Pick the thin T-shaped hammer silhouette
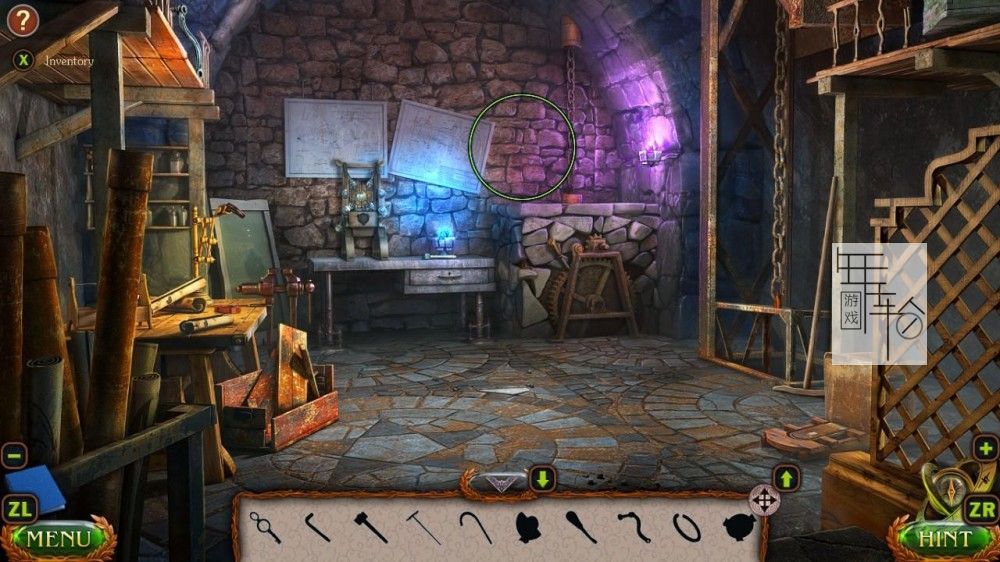The image size is (1000, 562). click(x=423, y=526)
